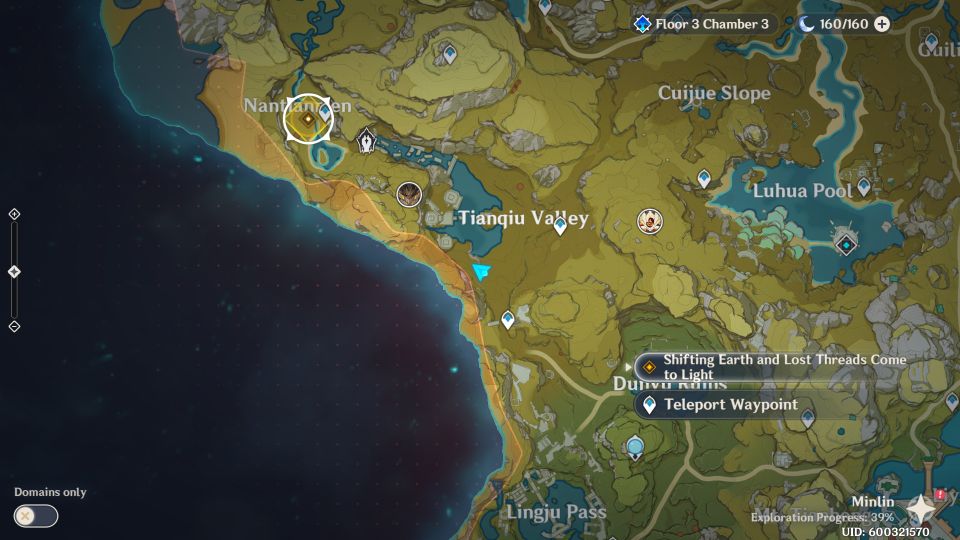Image resolution: width=960 pixels, height=540 pixels.
Task: Select the Teleport Waypoint list entry
Action: pyautogui.click(x=730, y=405)
